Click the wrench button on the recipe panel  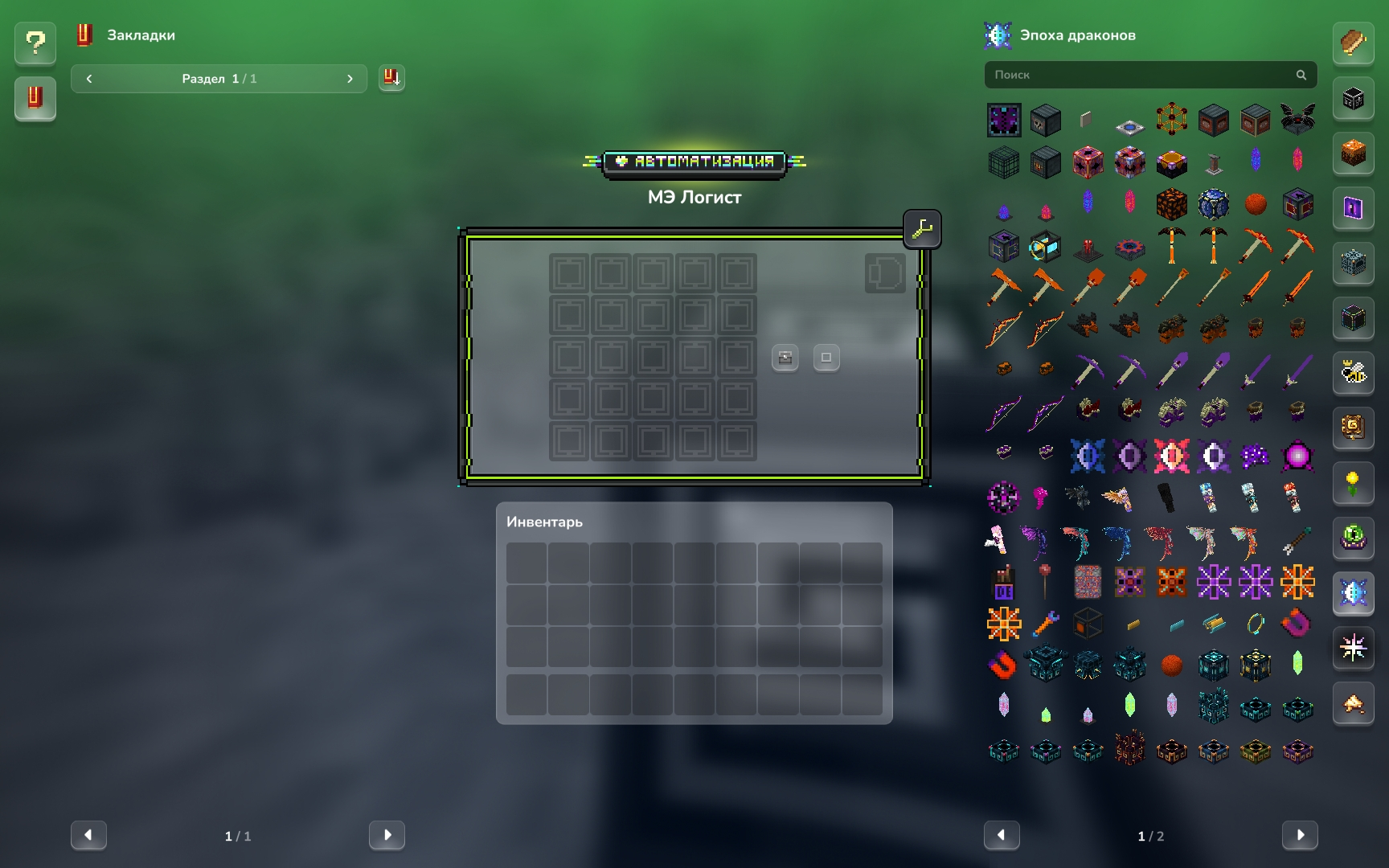[x=922, y=230]
